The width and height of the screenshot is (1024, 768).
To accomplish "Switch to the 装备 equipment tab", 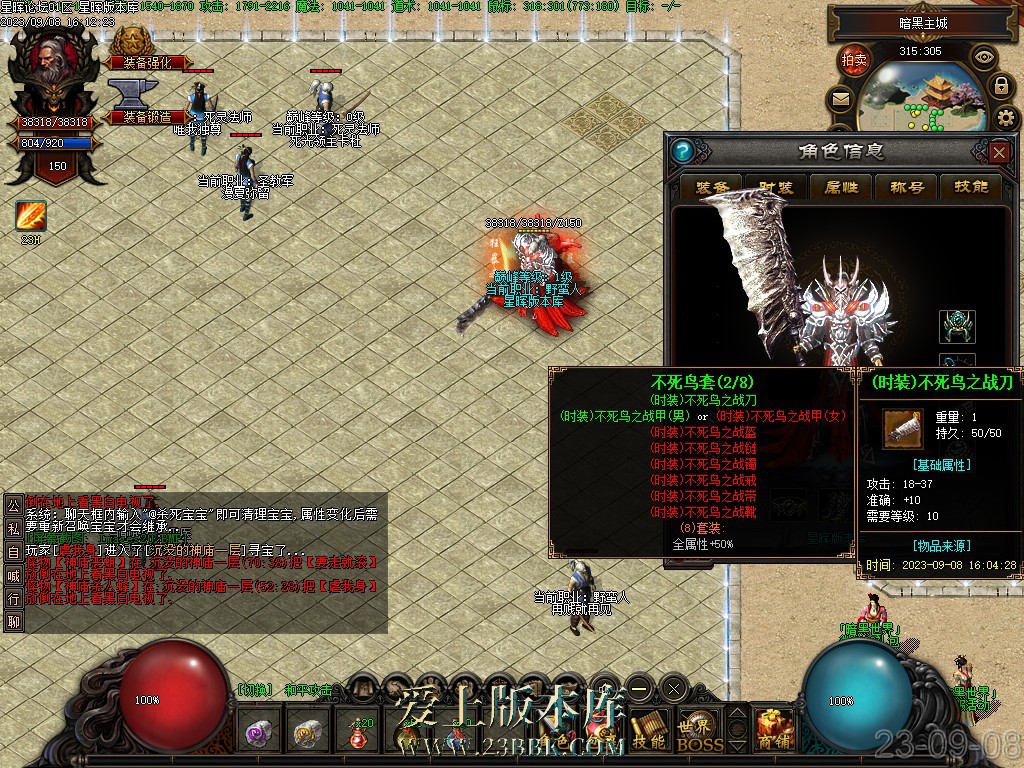I will (x=711, y=187).
